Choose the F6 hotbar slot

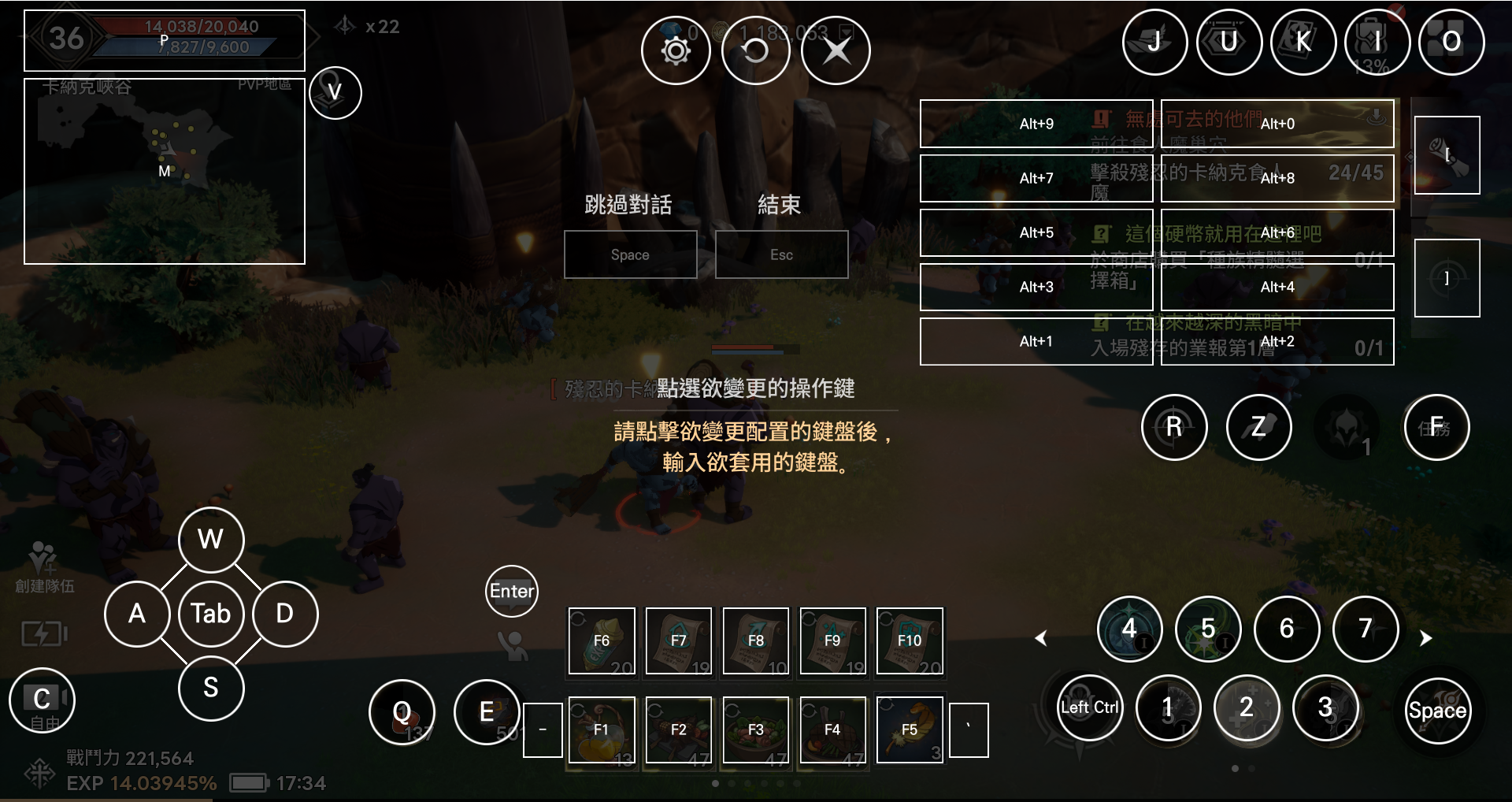point(602,640)
